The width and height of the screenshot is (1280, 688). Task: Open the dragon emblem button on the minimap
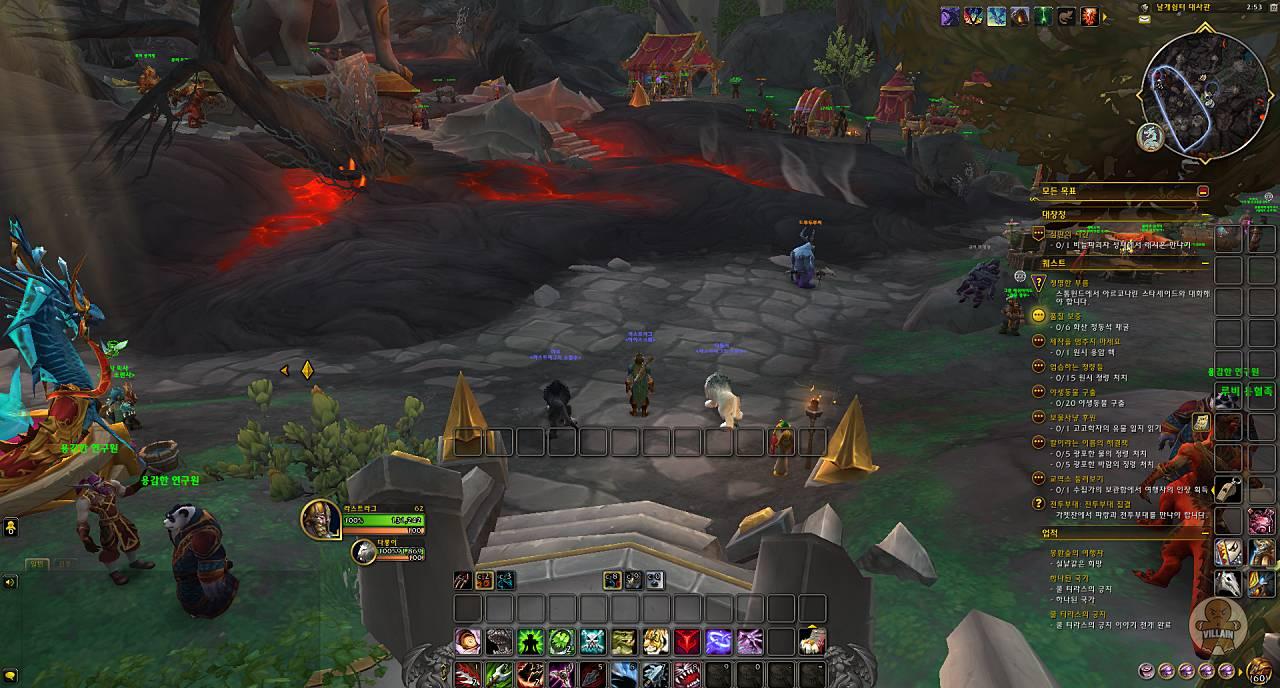pos(1150,138)
